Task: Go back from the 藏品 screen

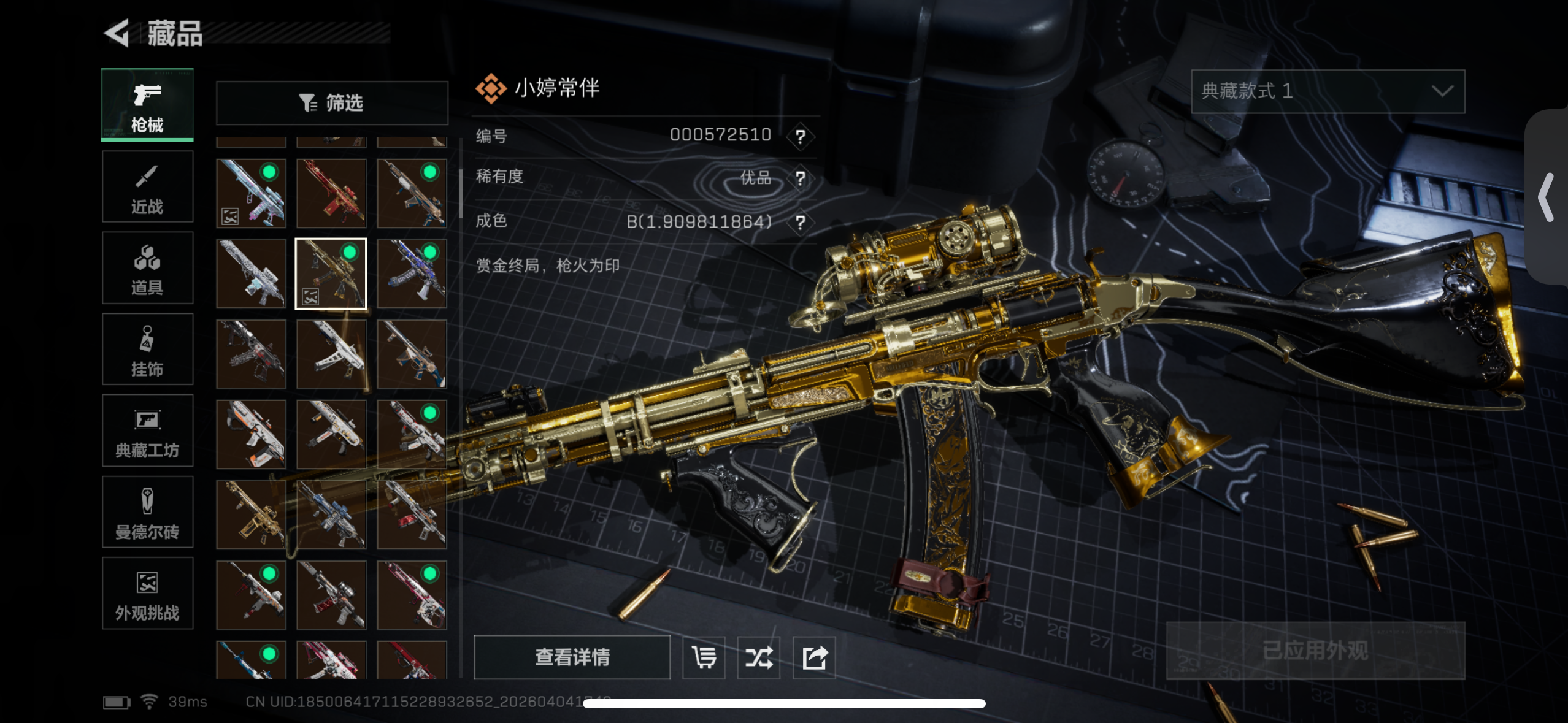Action: tap(117, 33)
